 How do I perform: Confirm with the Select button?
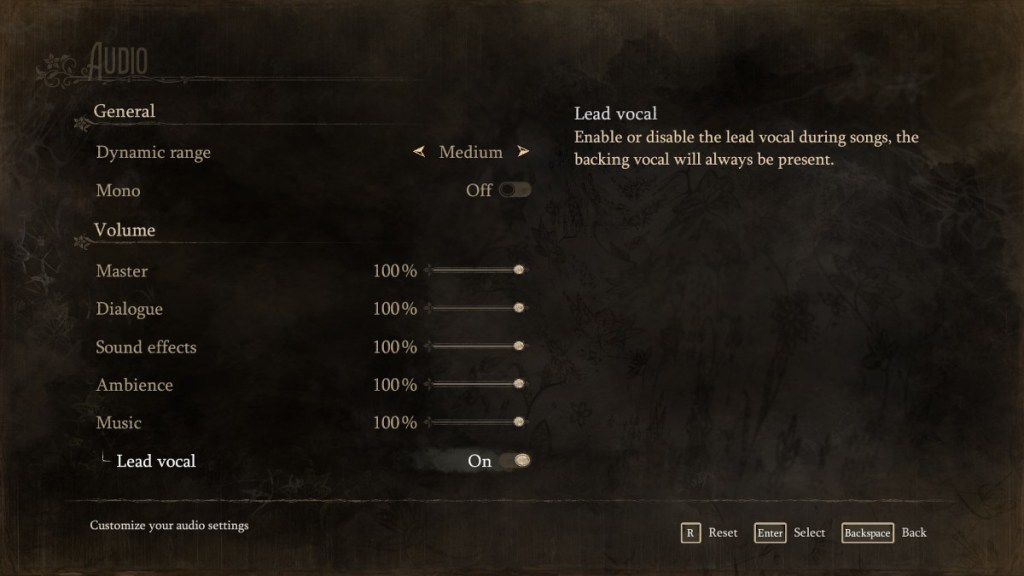coord(791,533)
